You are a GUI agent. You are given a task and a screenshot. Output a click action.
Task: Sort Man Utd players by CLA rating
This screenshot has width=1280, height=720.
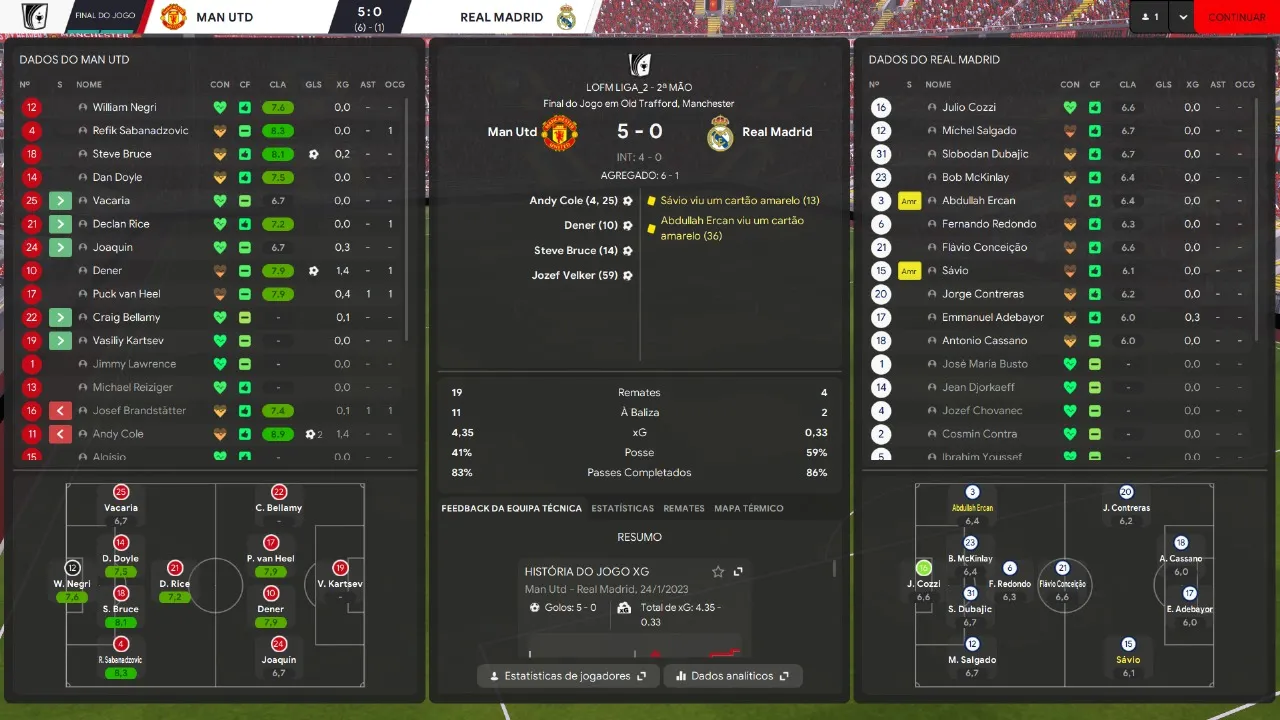(277, 84)
